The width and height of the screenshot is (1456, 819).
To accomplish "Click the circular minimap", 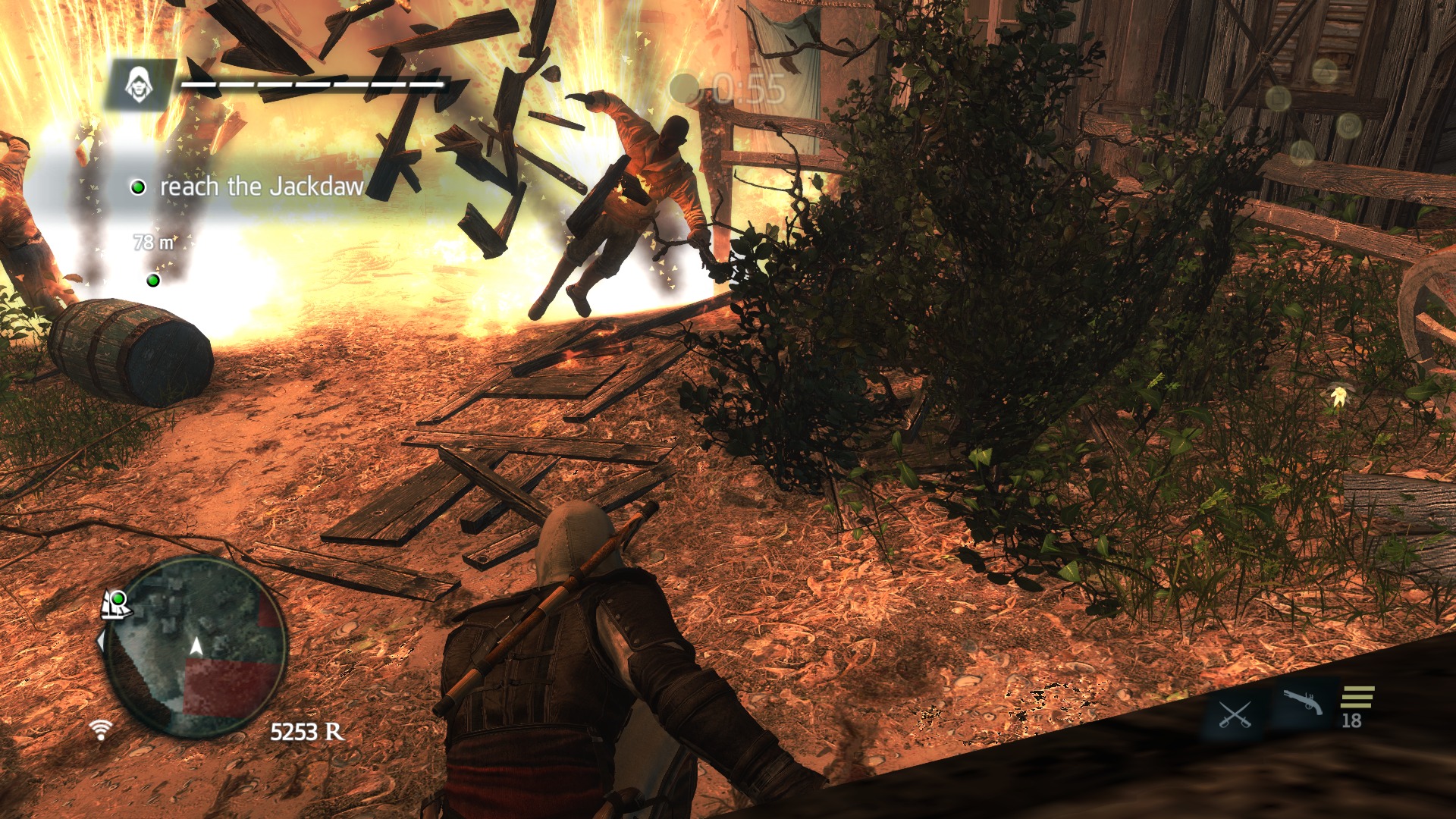I will [x=196, y=648].
